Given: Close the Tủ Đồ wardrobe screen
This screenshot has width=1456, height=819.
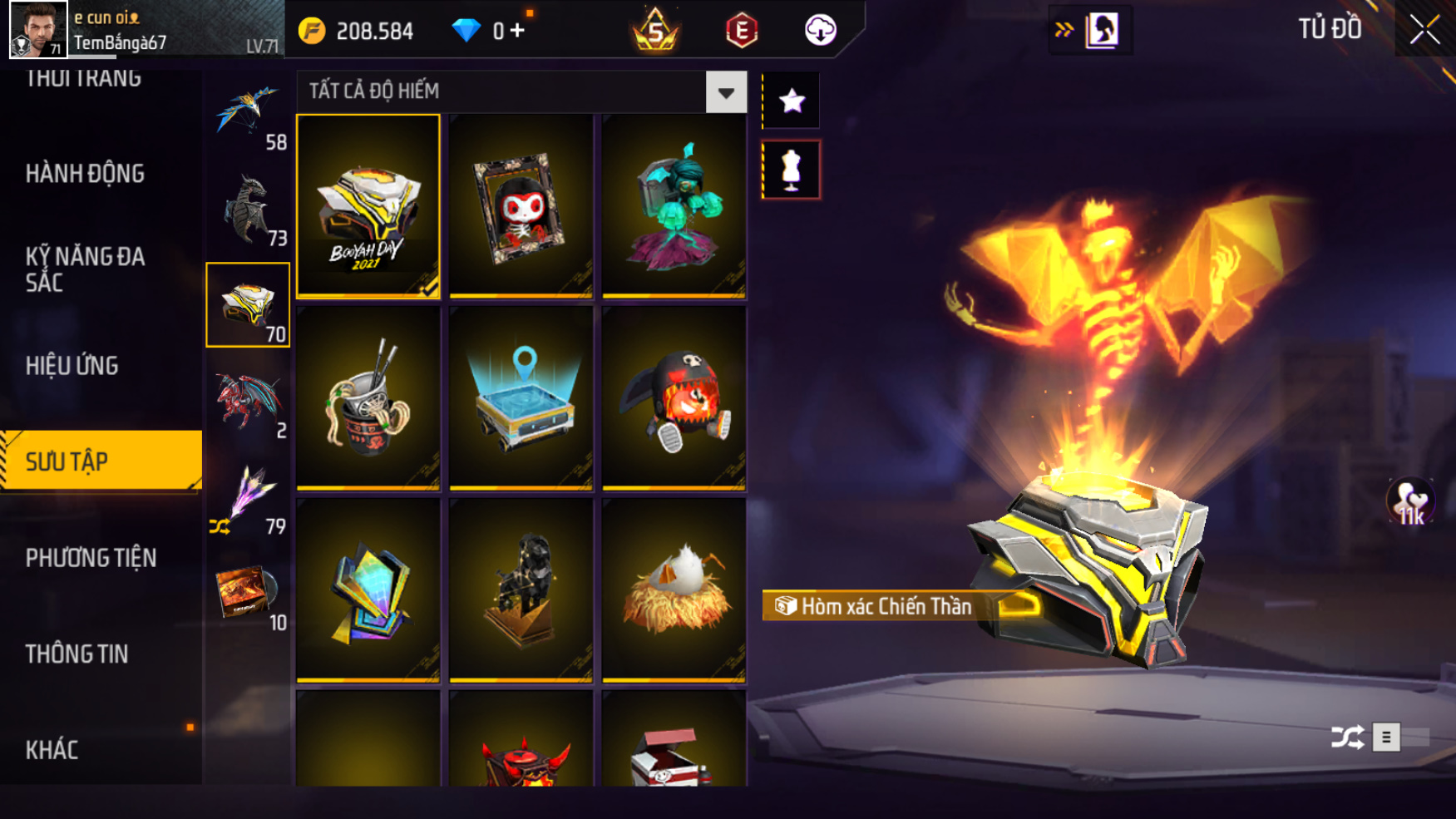Looking at the screenshot, I should (1424, 30).
